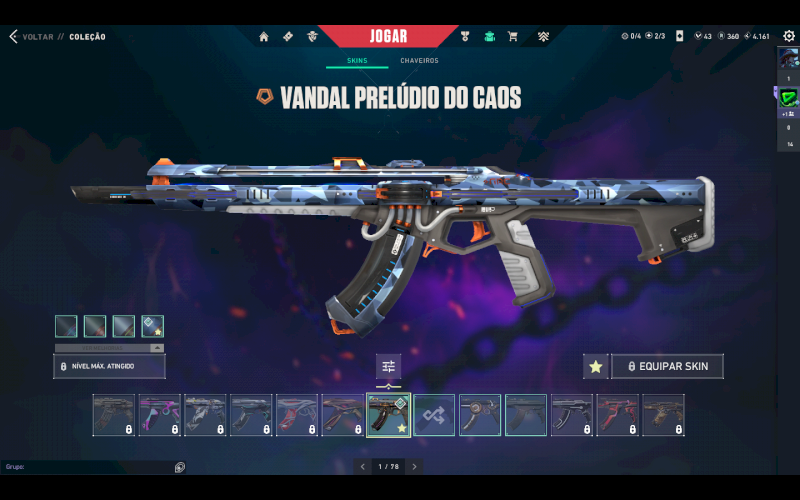800x500 pixels.
Task: Select the Skins tab
Action: [357, 61]
